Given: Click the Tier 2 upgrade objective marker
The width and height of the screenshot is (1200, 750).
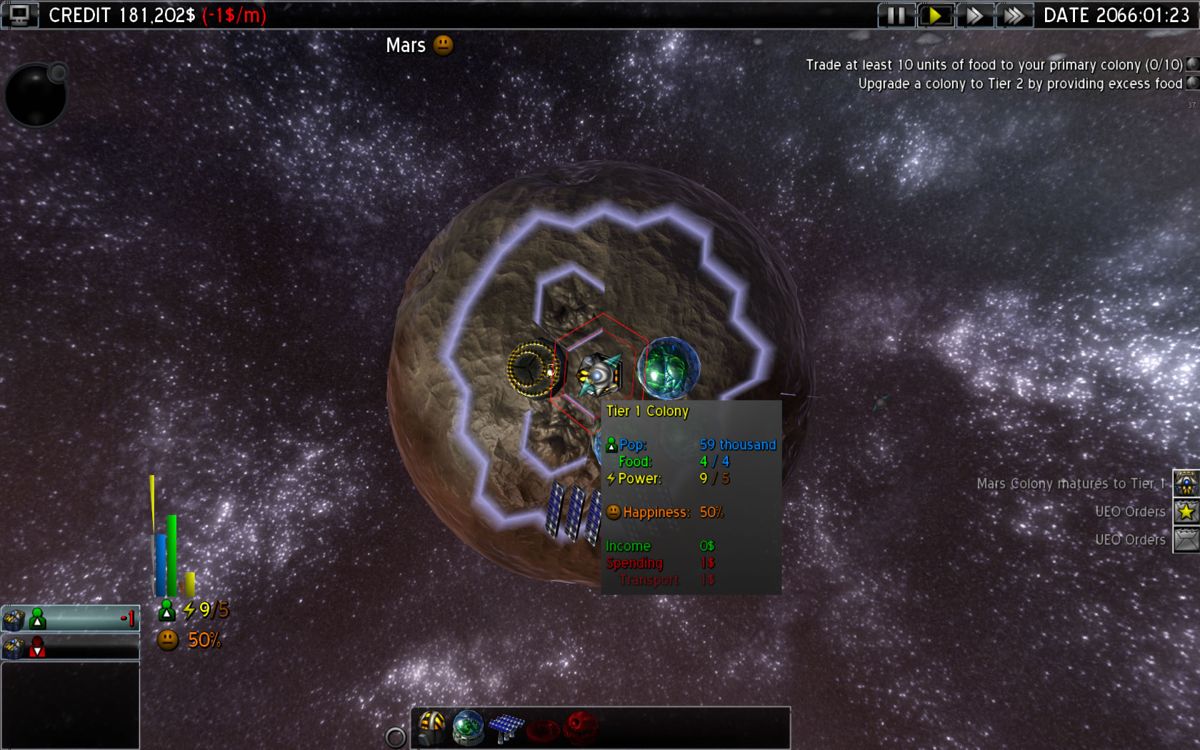Looking at the screenshot, I should (x=1192, y=84).
